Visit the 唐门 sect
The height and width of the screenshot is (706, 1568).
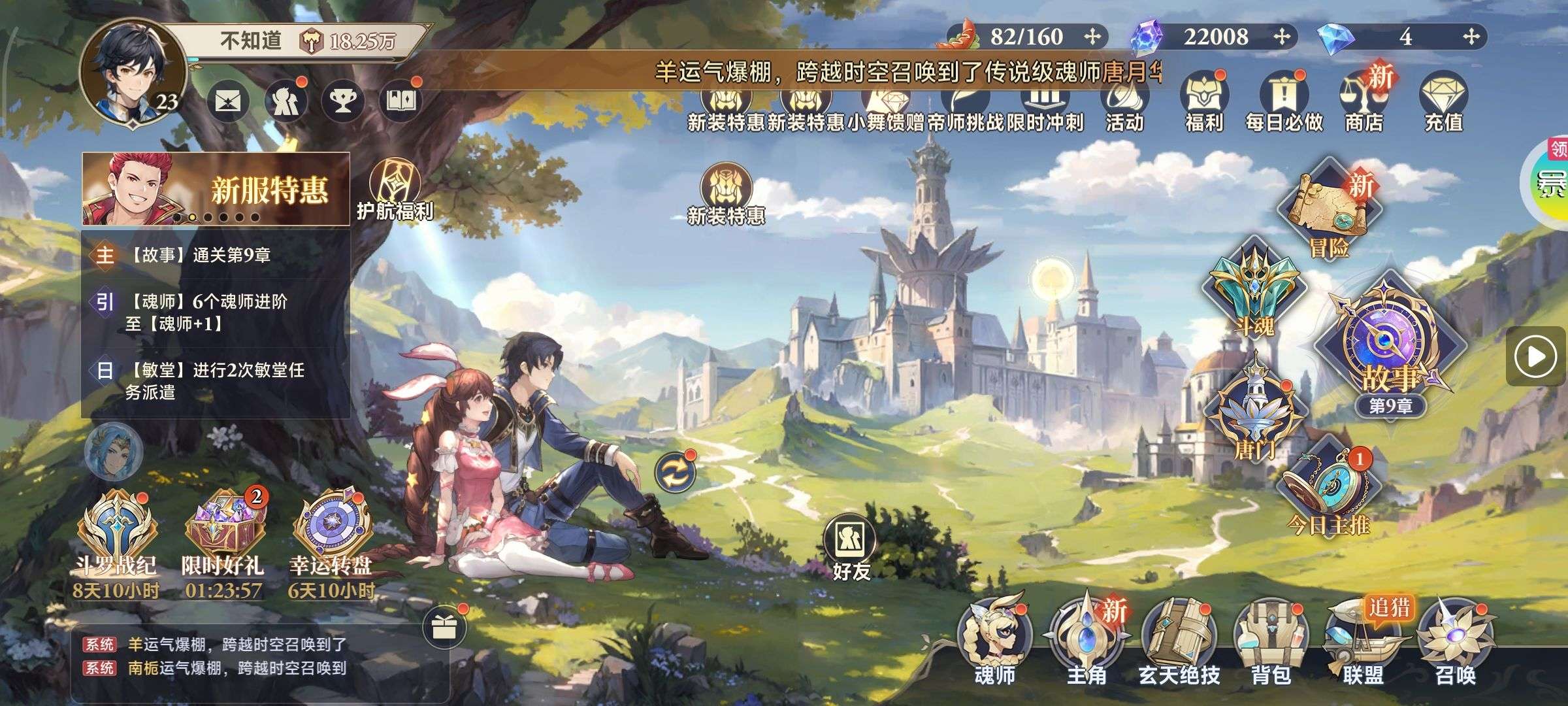tap(1254, 412)
